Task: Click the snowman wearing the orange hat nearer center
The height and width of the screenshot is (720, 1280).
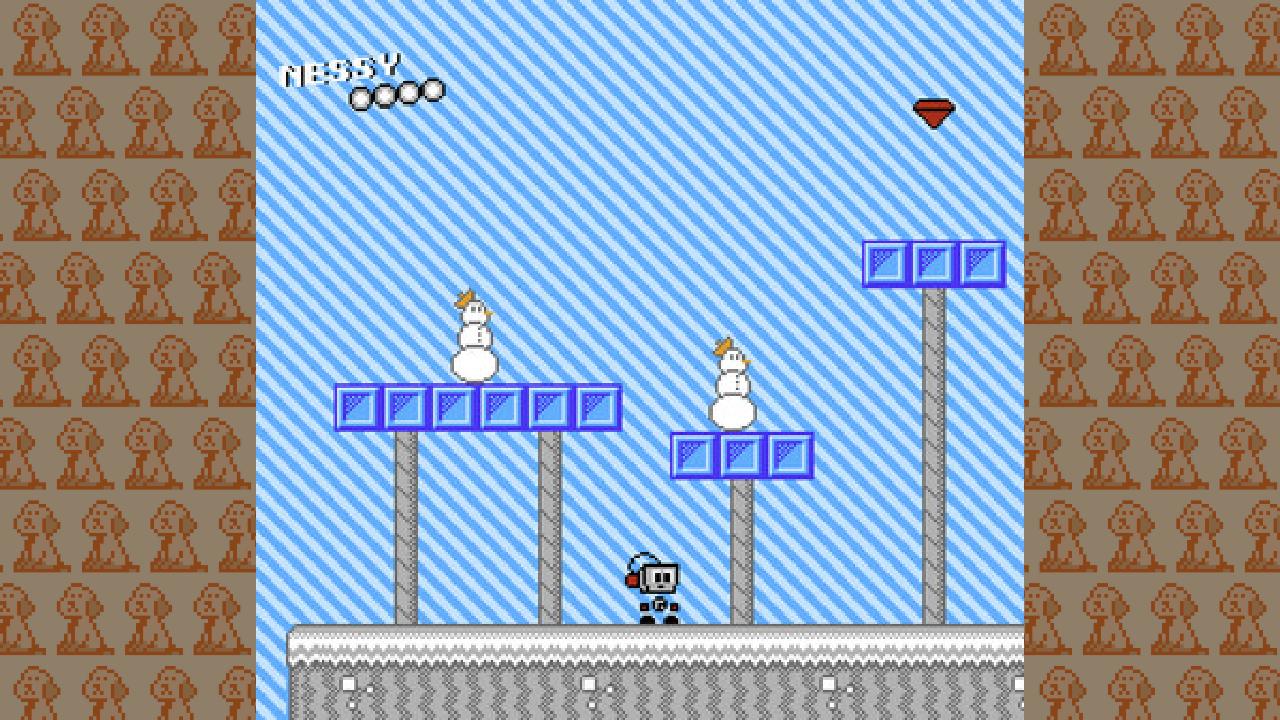Action: [733, 390]
